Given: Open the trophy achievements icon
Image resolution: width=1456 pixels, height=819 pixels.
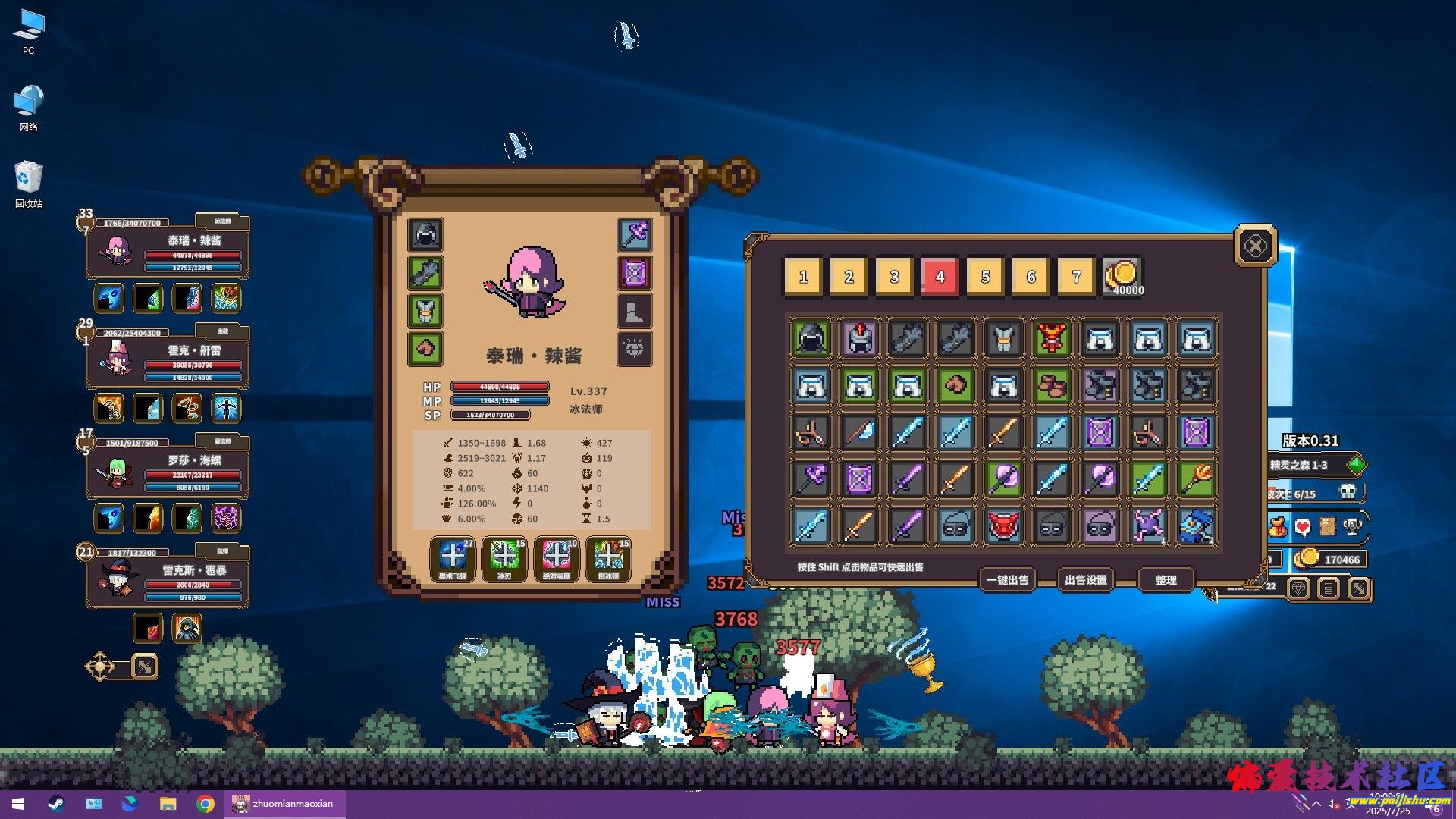Looking at the screenshot, I should (x=1352, y=526).
